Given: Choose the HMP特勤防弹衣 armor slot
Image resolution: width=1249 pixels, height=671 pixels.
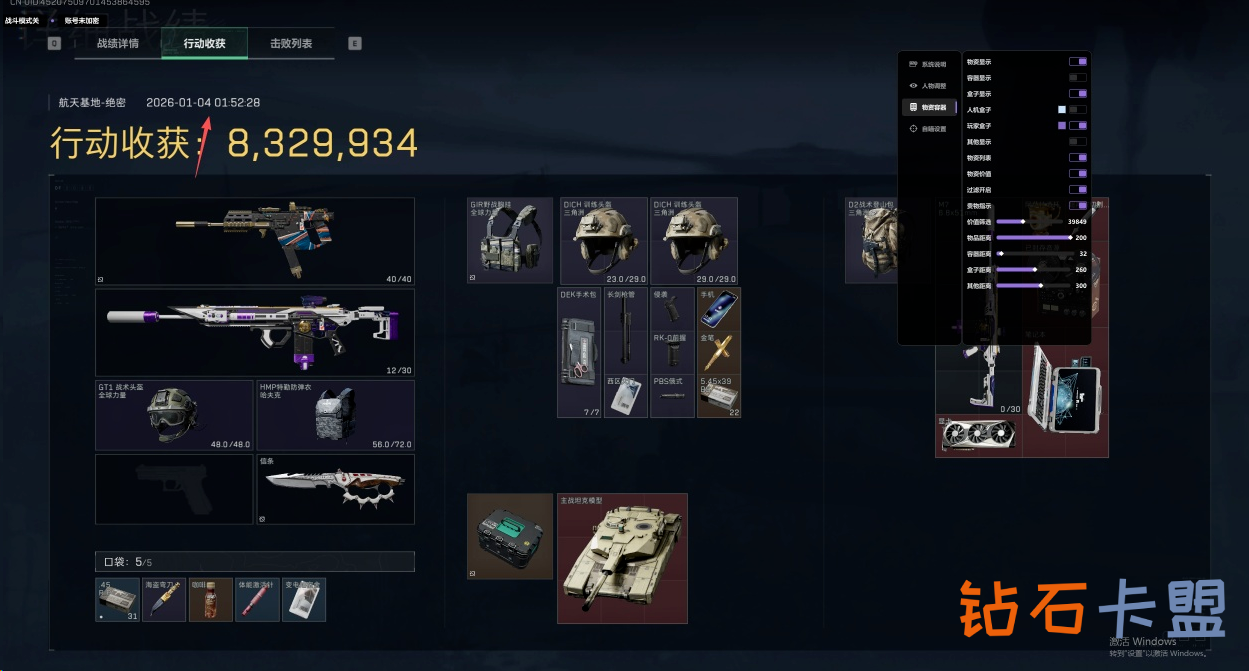Looking at the screenshot, I should click(335, 415).
